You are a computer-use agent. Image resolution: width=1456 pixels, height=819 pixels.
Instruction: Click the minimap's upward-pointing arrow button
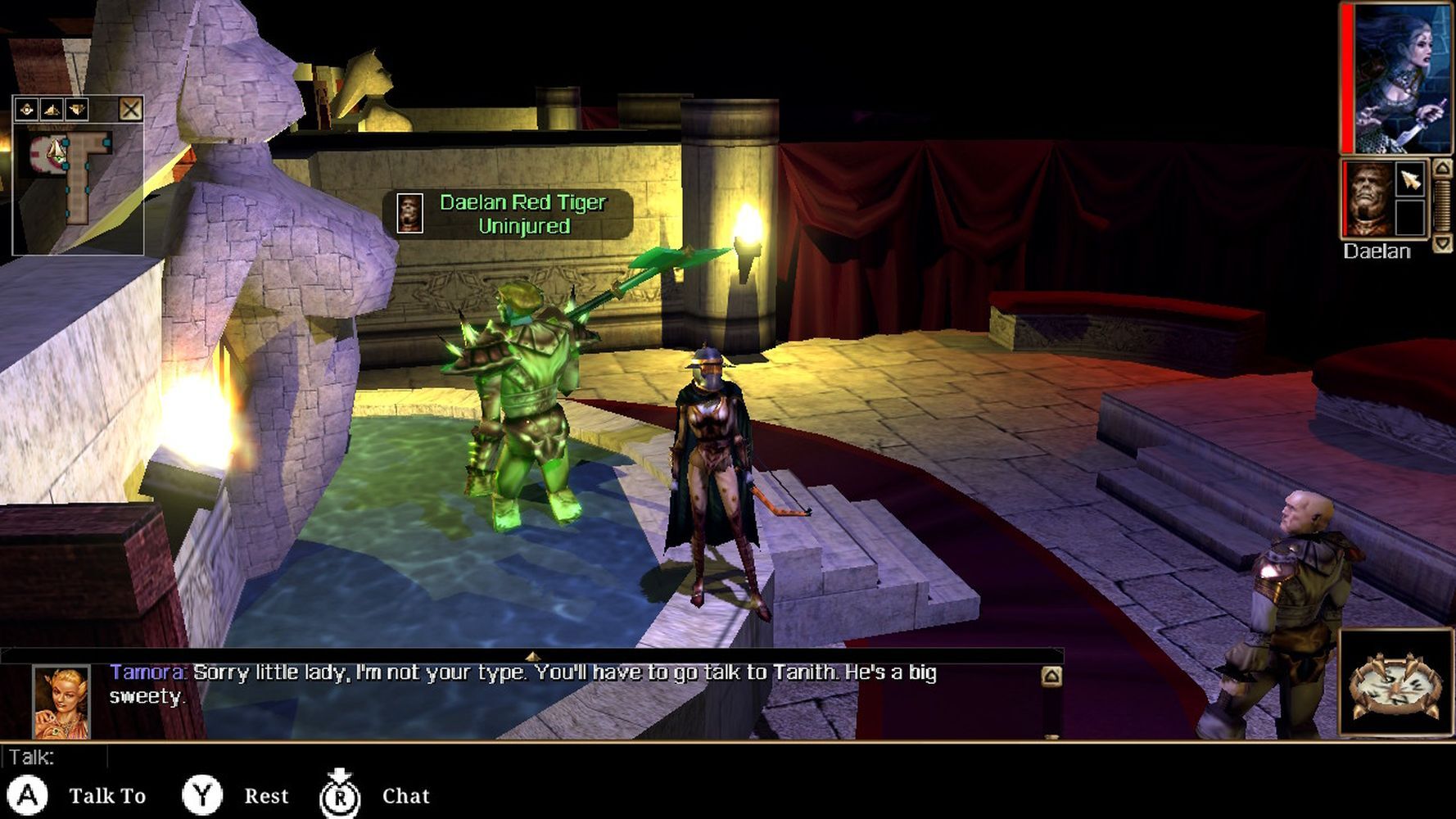click(52, 109)
